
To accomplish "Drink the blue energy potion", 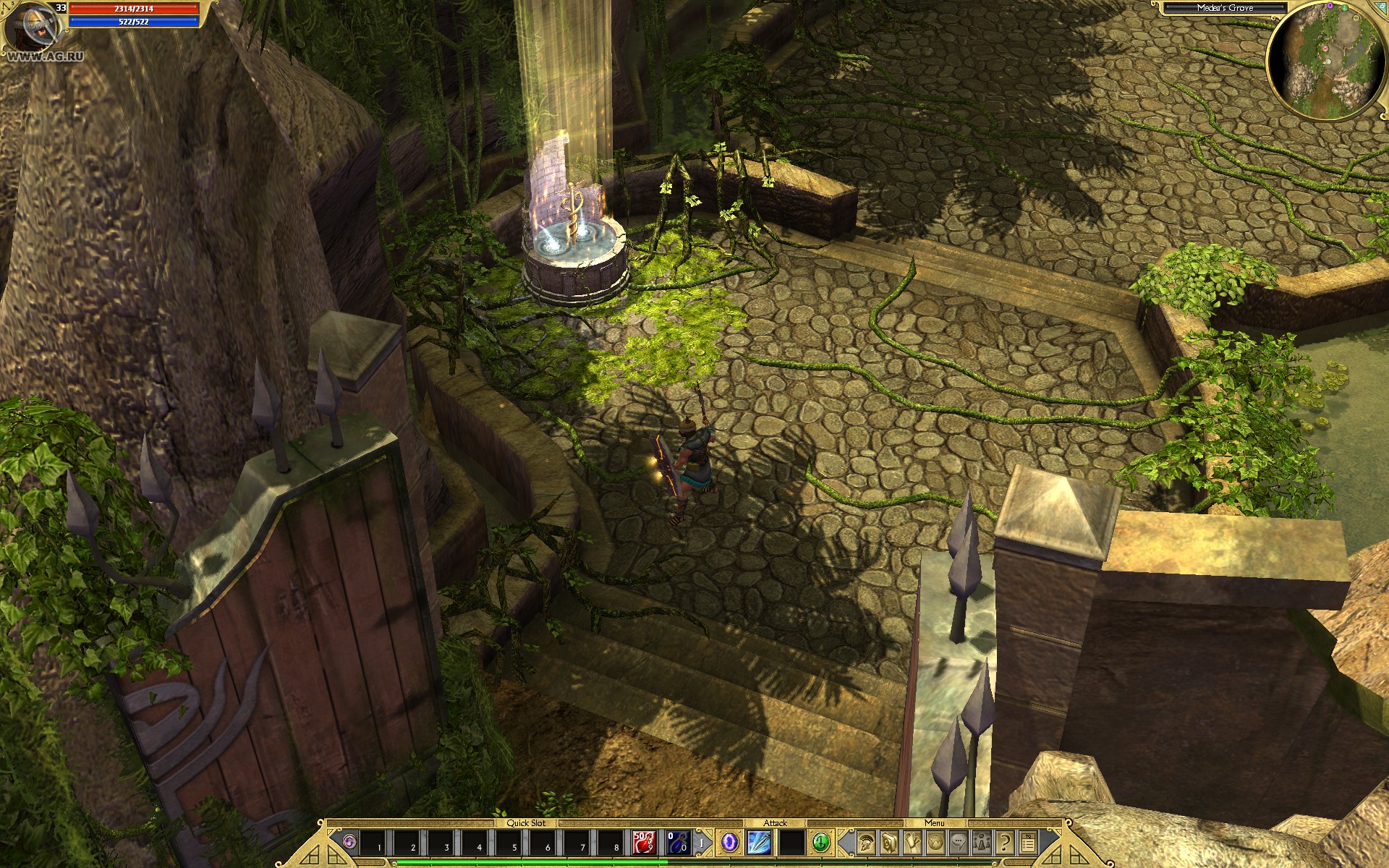I will click(677, 843).
